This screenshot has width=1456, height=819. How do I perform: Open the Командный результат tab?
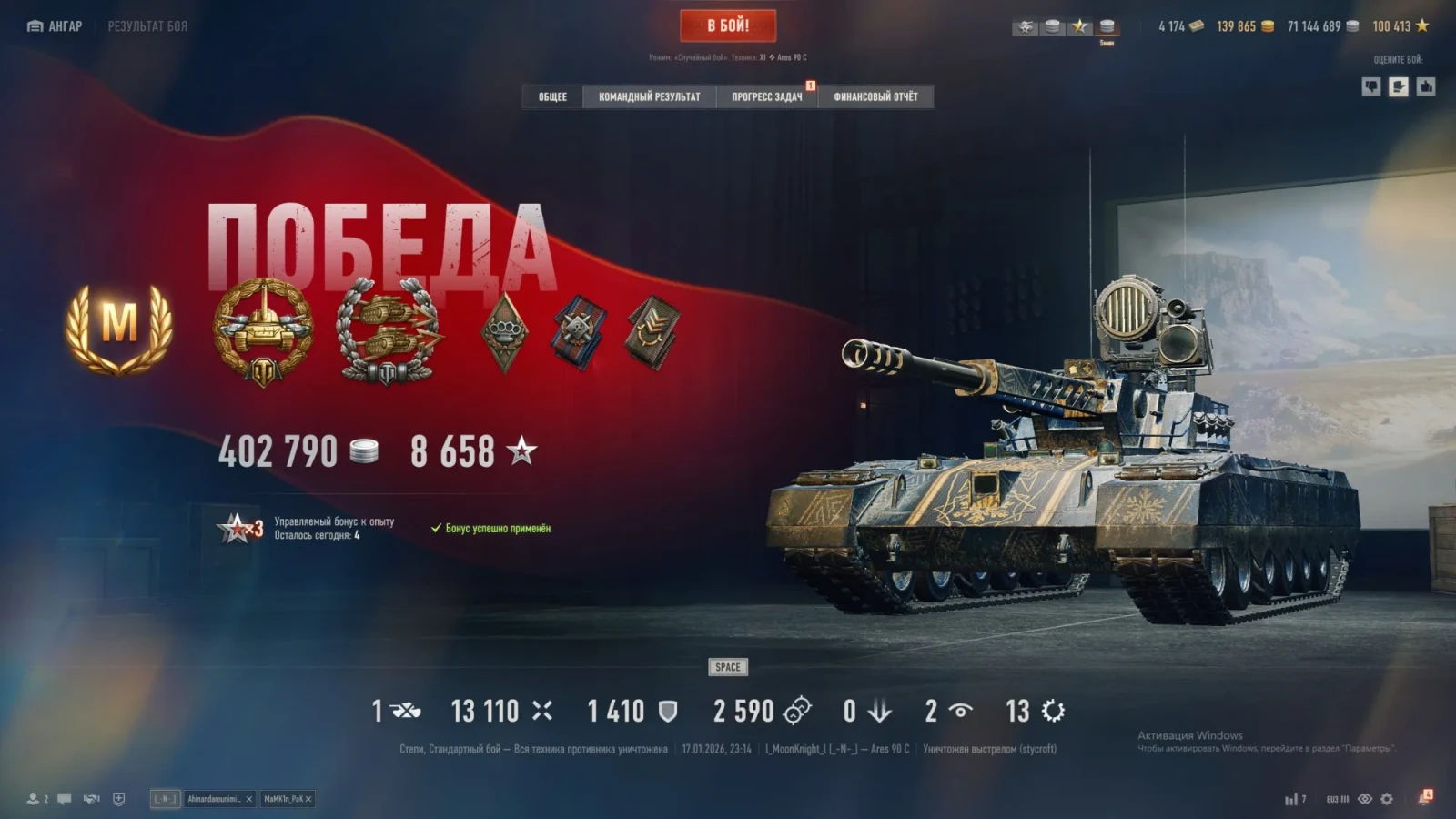click(x=649, y=96)
